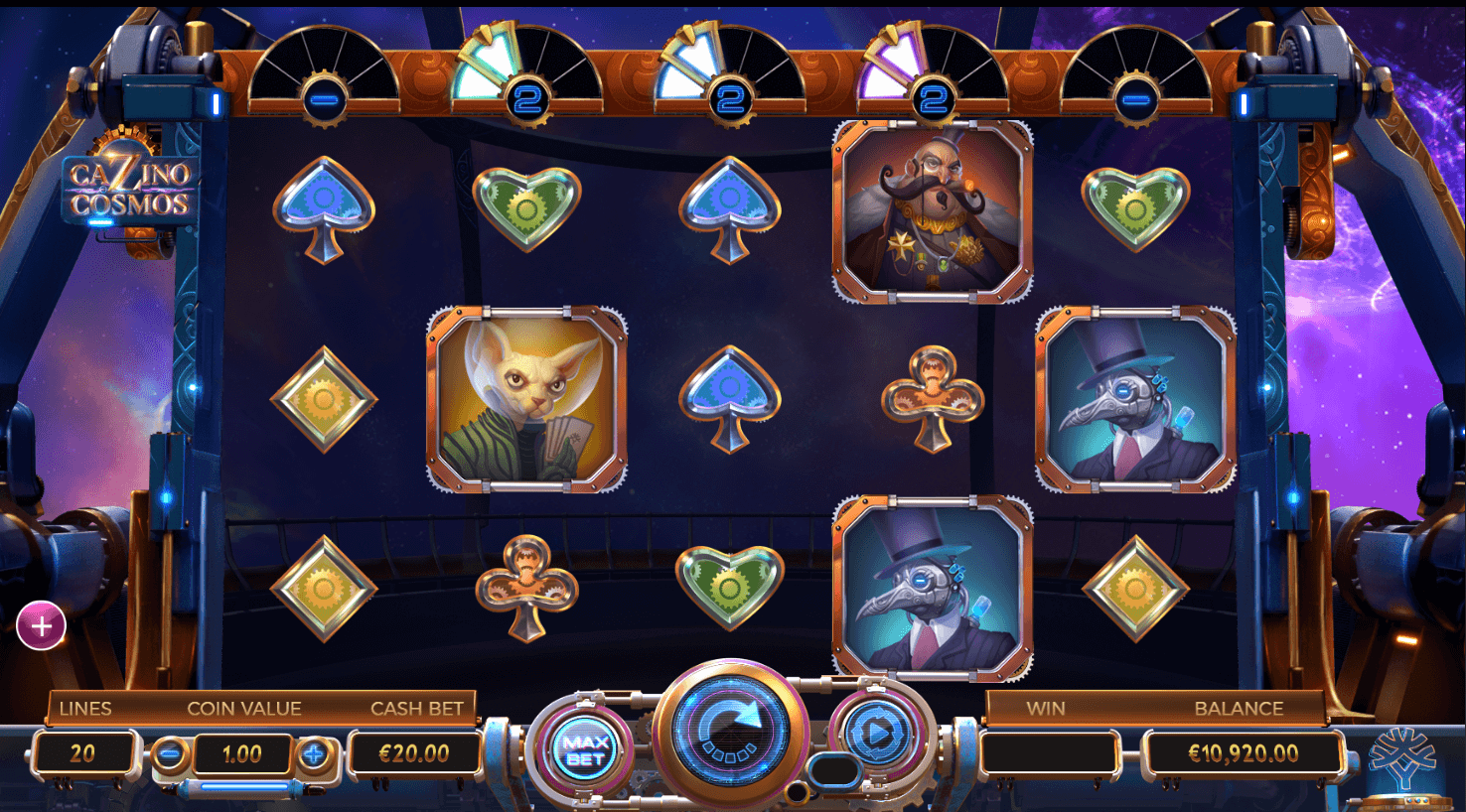This screenshot has width=1466, height=812.
Task: Click the Max Bet button
Action: [584, 750]
